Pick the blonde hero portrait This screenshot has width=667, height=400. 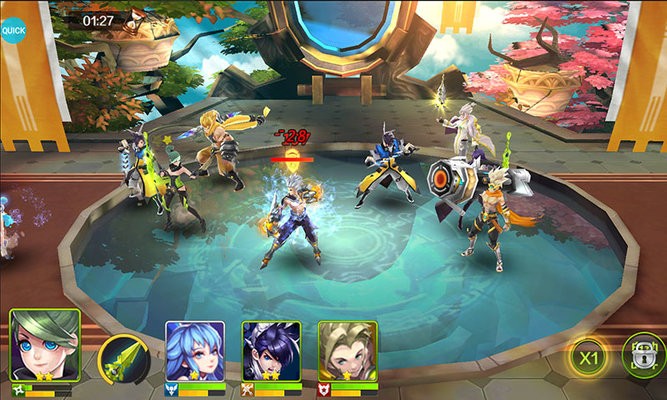point(347,351)
